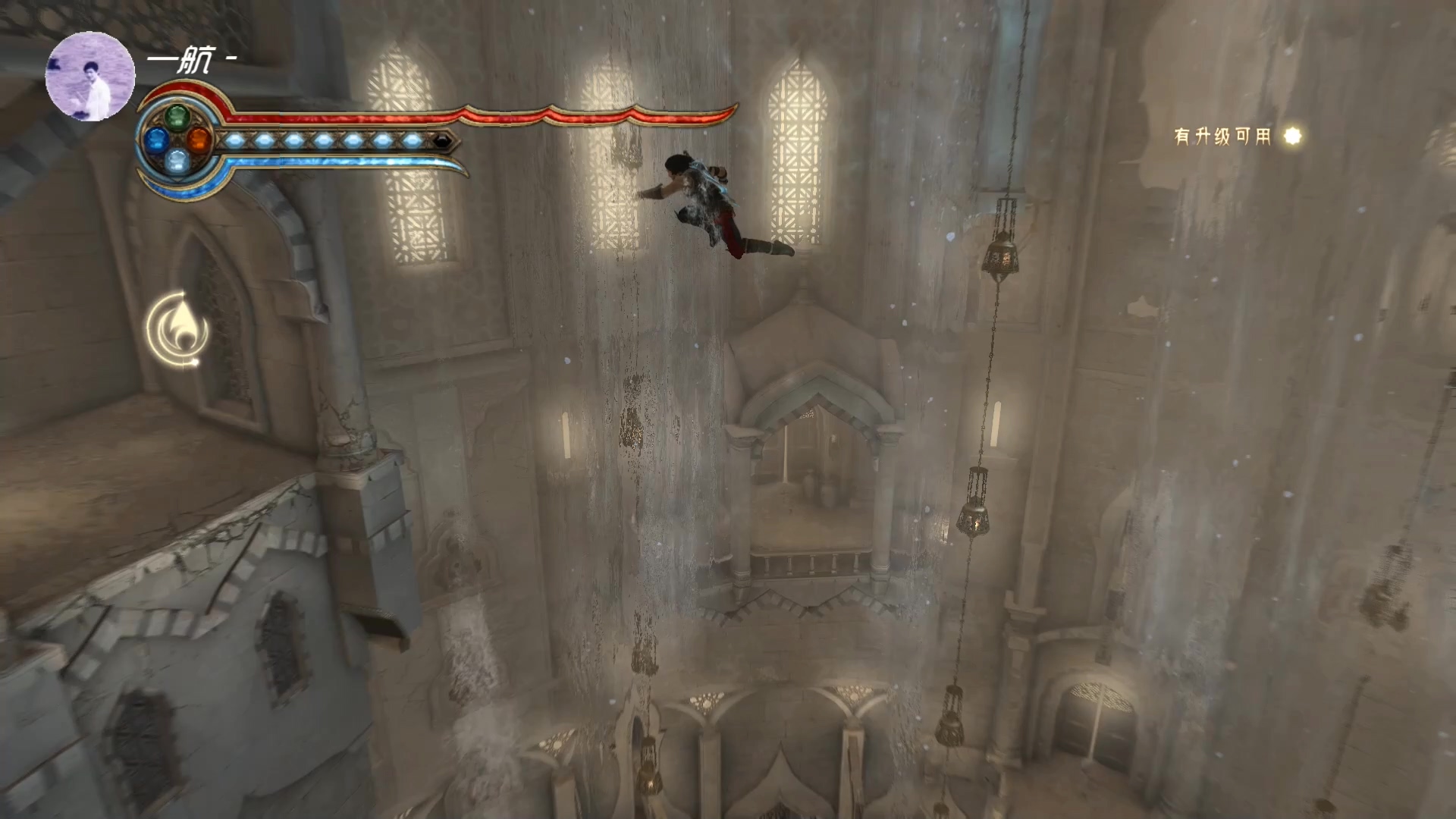The width and height of the screenshot is (1456, 819).
Task: Choose the orange gem power
Action: pos(199,140)
